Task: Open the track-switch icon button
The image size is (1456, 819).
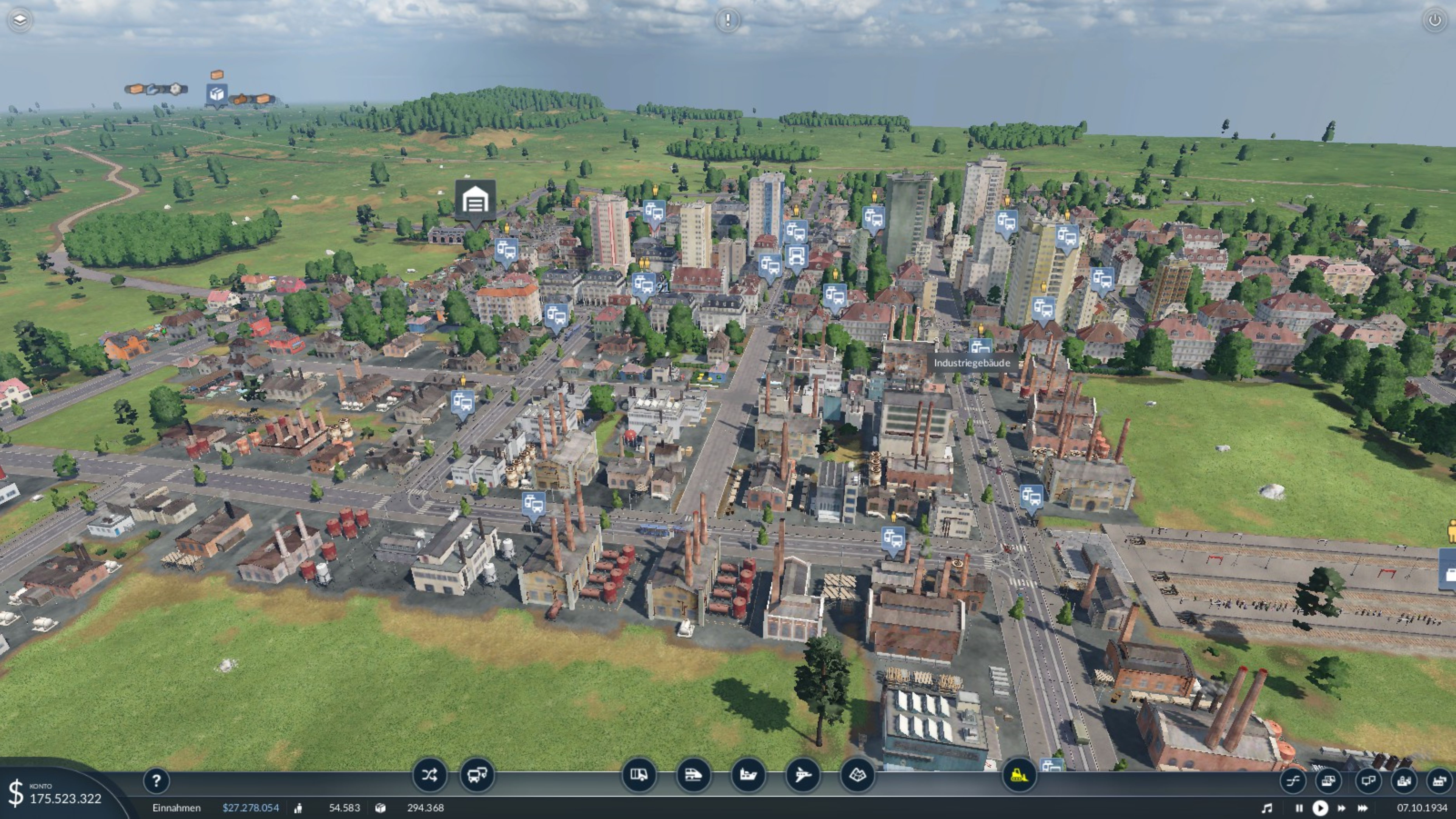Action: pyautogui.click(x=1293, y=781)
